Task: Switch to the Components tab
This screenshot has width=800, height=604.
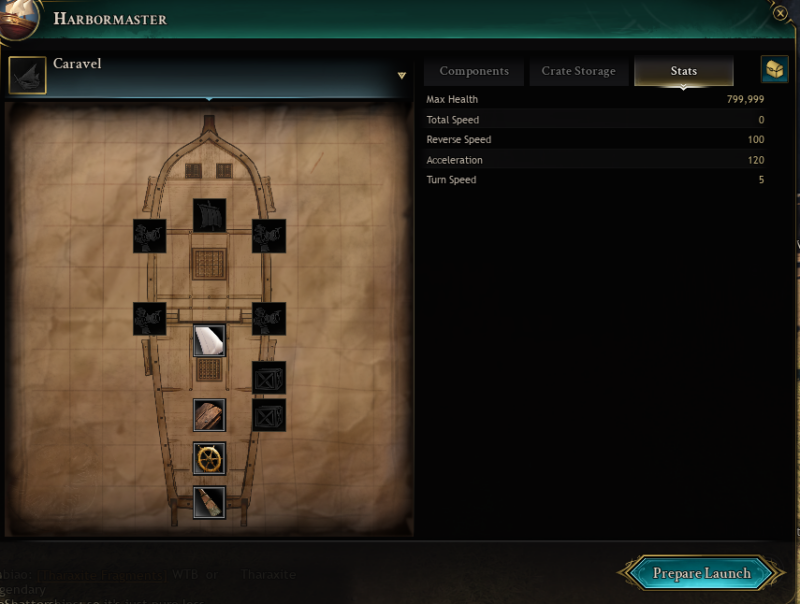Action: click(x=474, y=71)
